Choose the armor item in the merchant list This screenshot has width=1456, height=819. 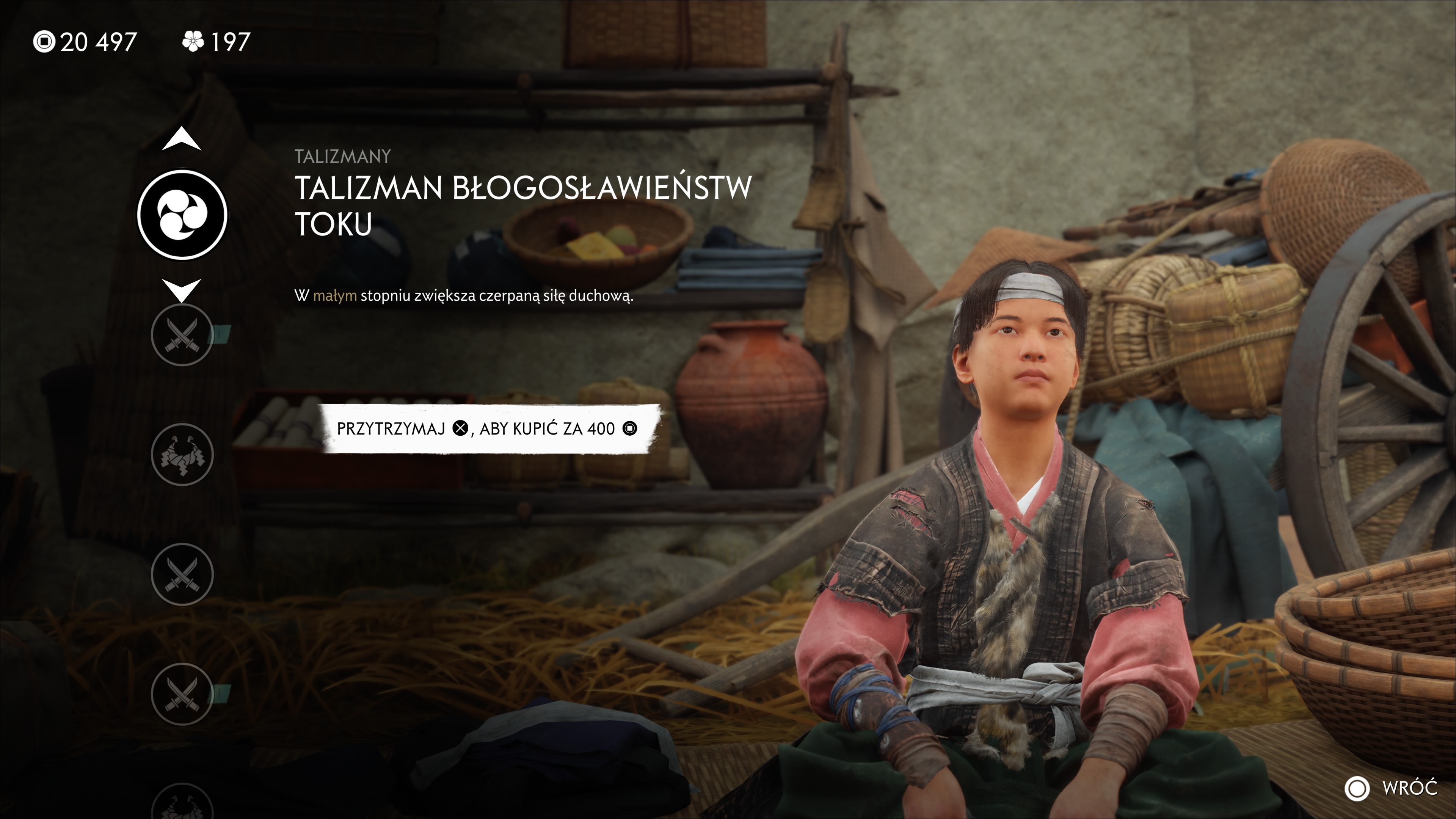182,455
